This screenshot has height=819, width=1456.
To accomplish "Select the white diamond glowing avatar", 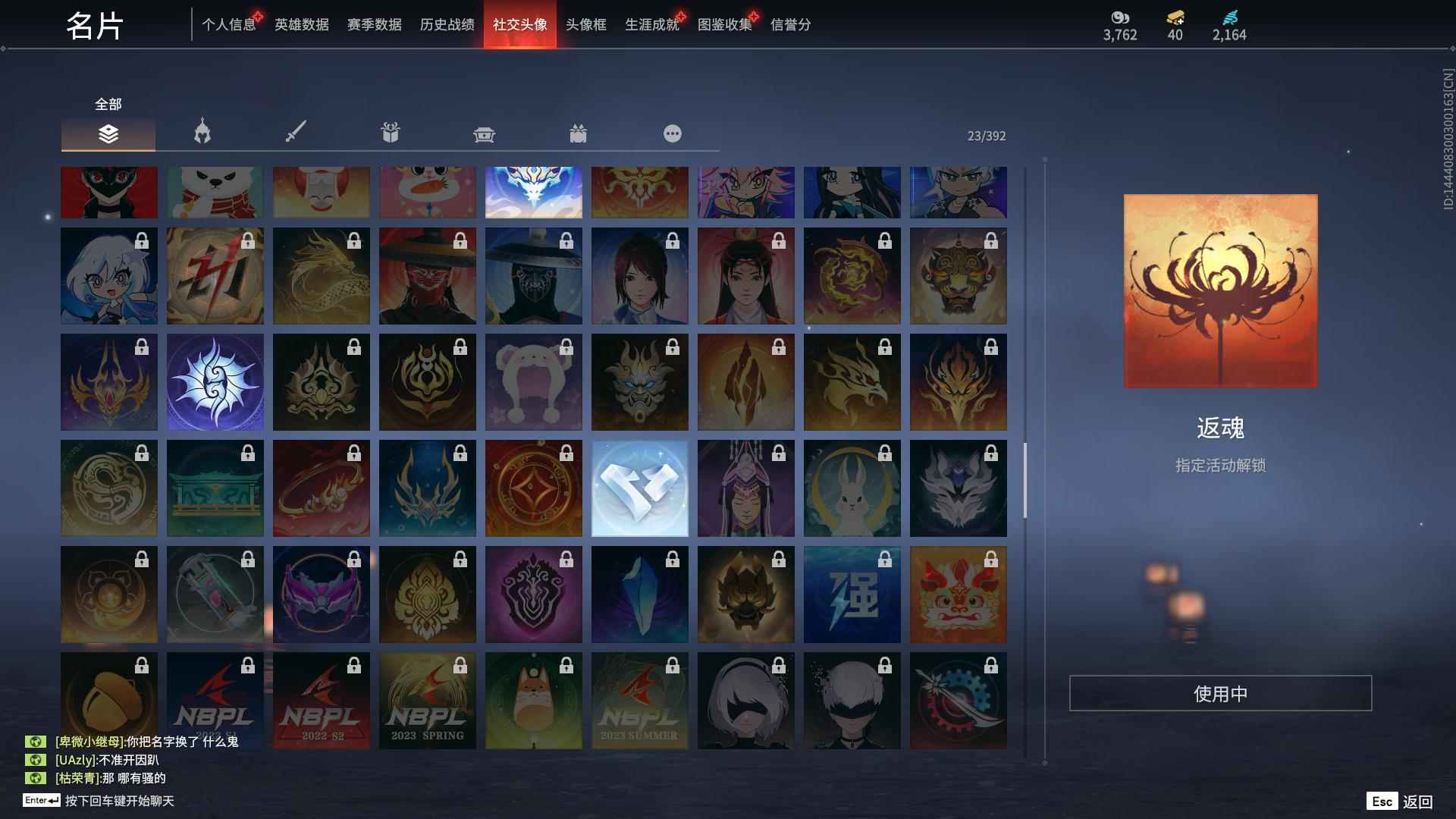I will (x=639, y=488).
